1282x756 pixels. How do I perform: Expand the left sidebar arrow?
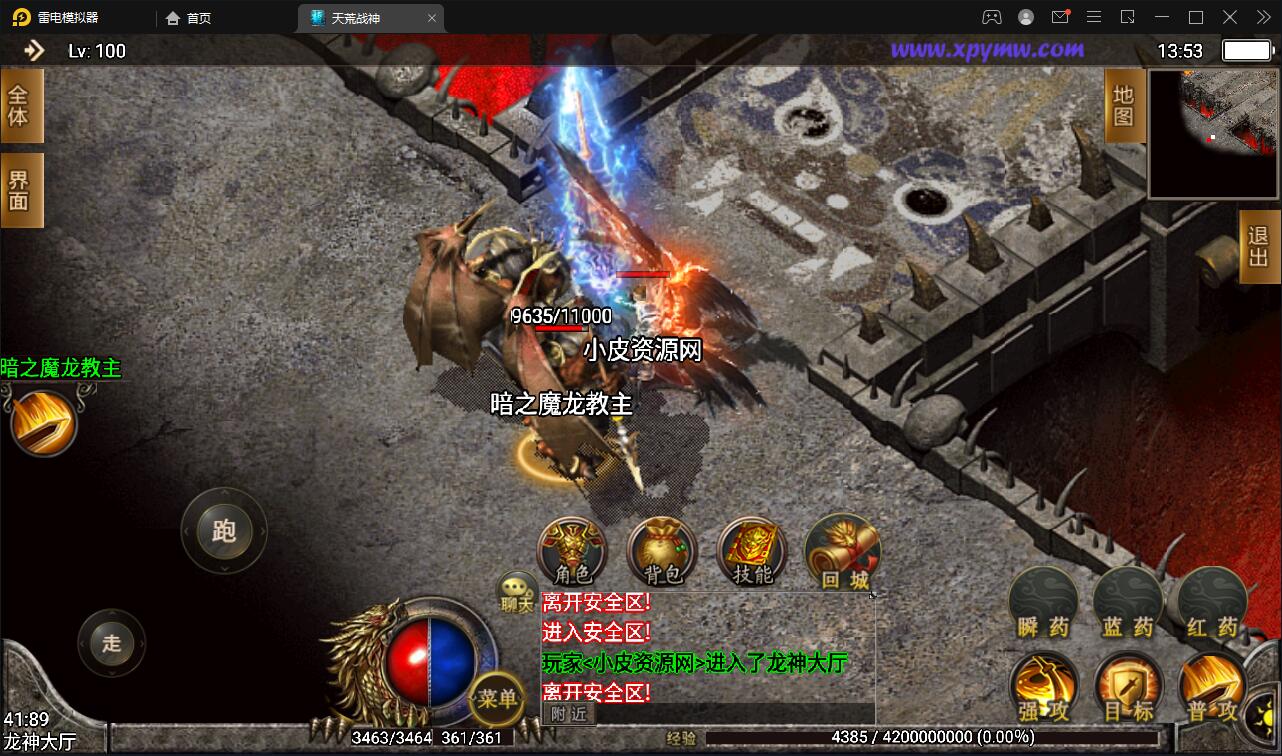pyautogui.click(x=35, y=50)
